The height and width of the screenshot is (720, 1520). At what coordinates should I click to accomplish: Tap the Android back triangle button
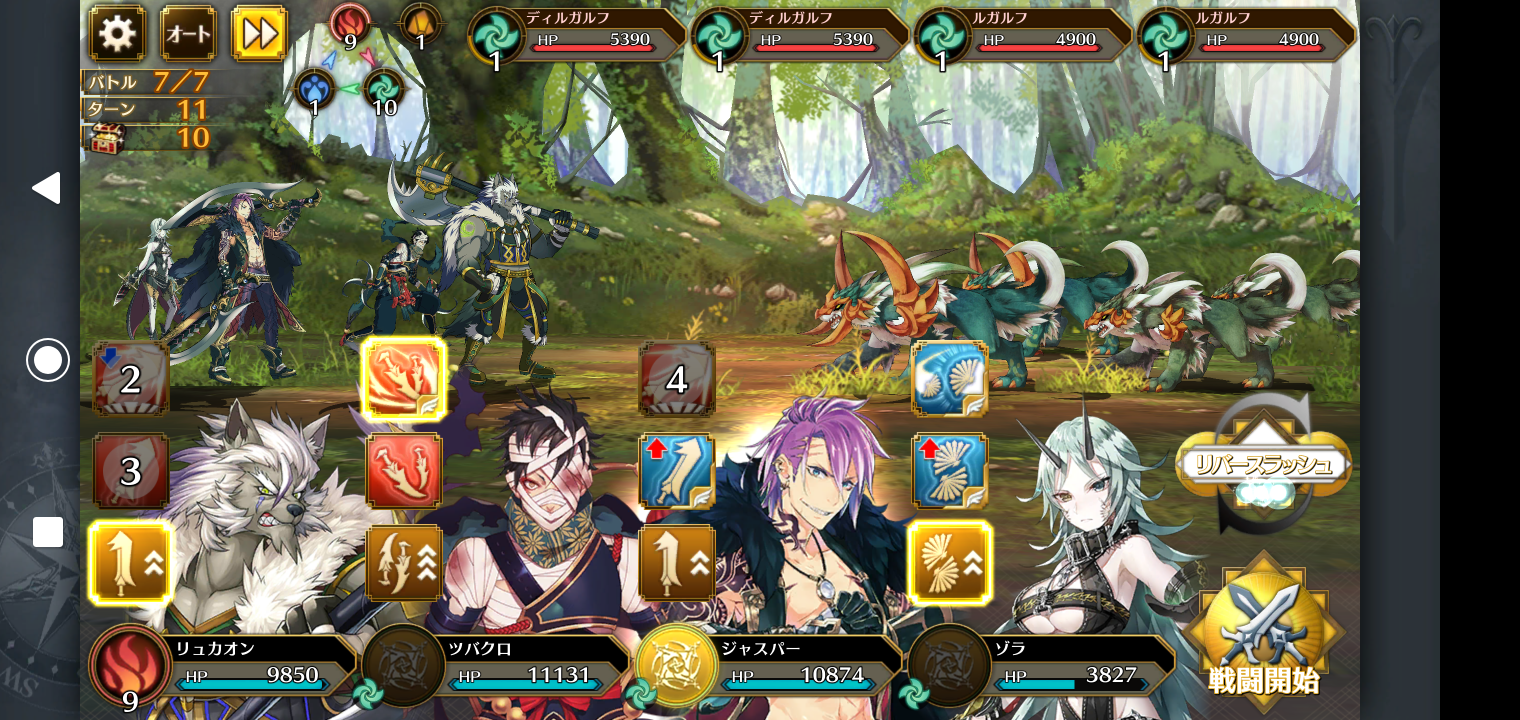click(46, 188)
